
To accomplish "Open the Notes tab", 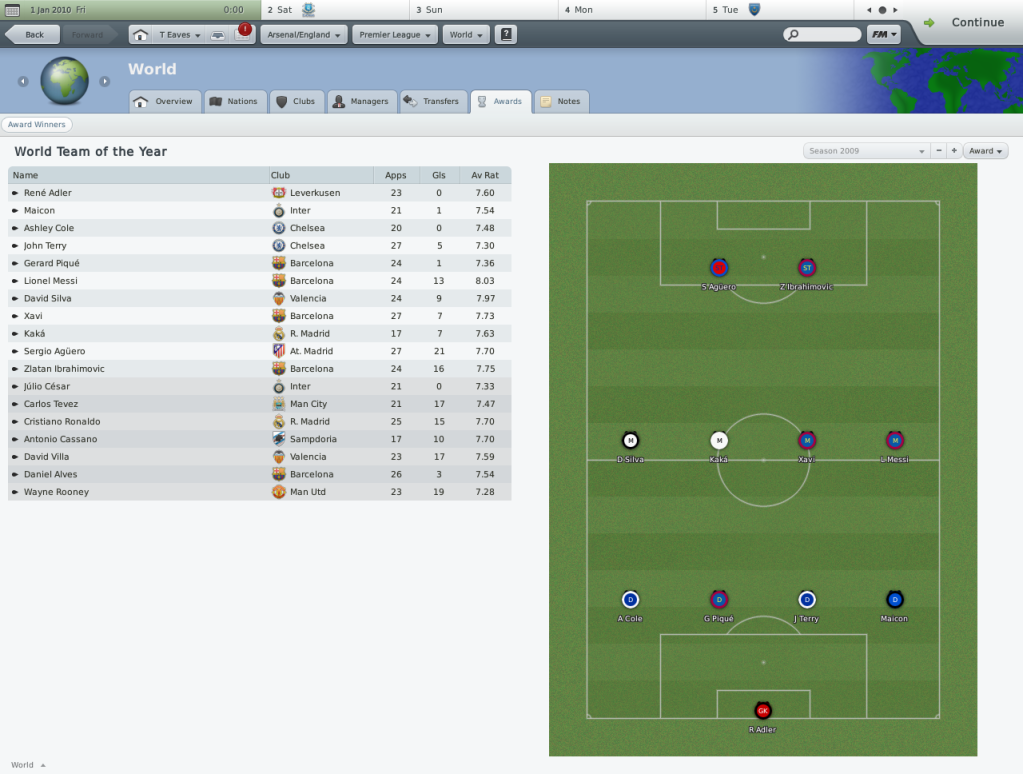I will click(561, 101).
